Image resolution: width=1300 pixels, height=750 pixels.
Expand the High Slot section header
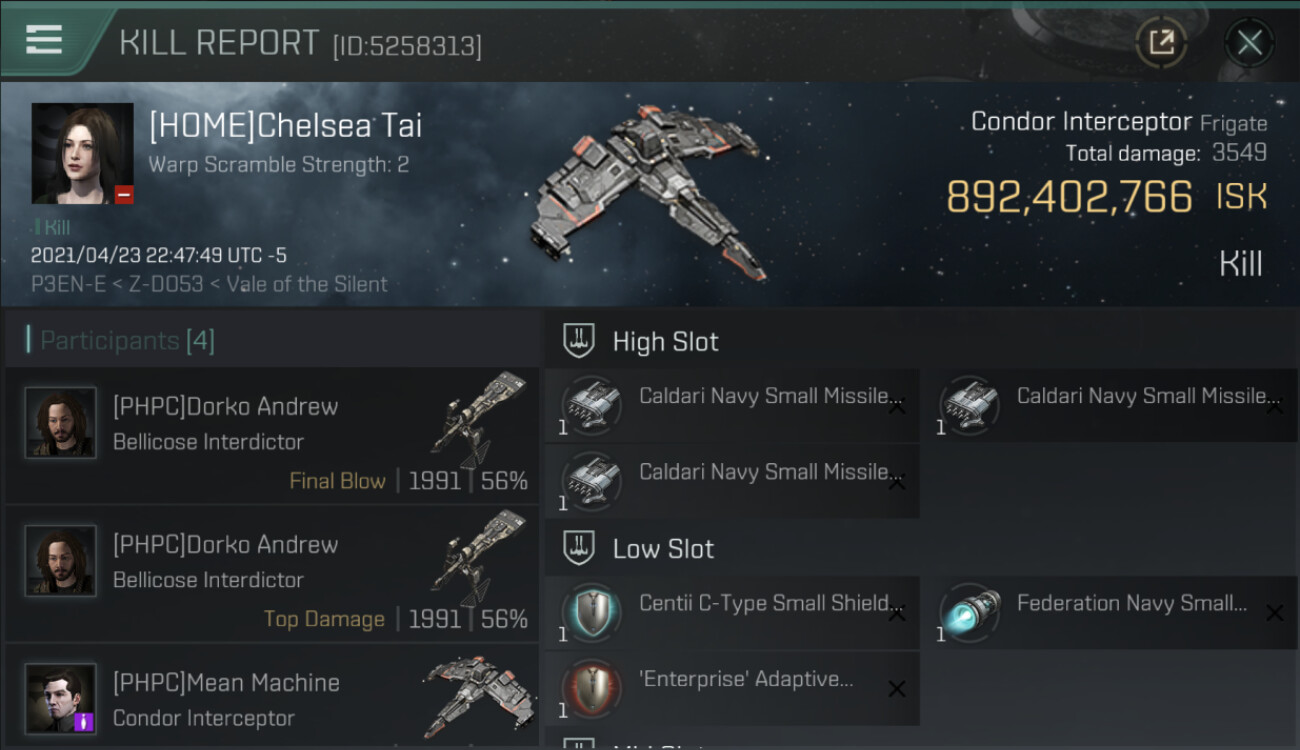(x=665, y=341)
